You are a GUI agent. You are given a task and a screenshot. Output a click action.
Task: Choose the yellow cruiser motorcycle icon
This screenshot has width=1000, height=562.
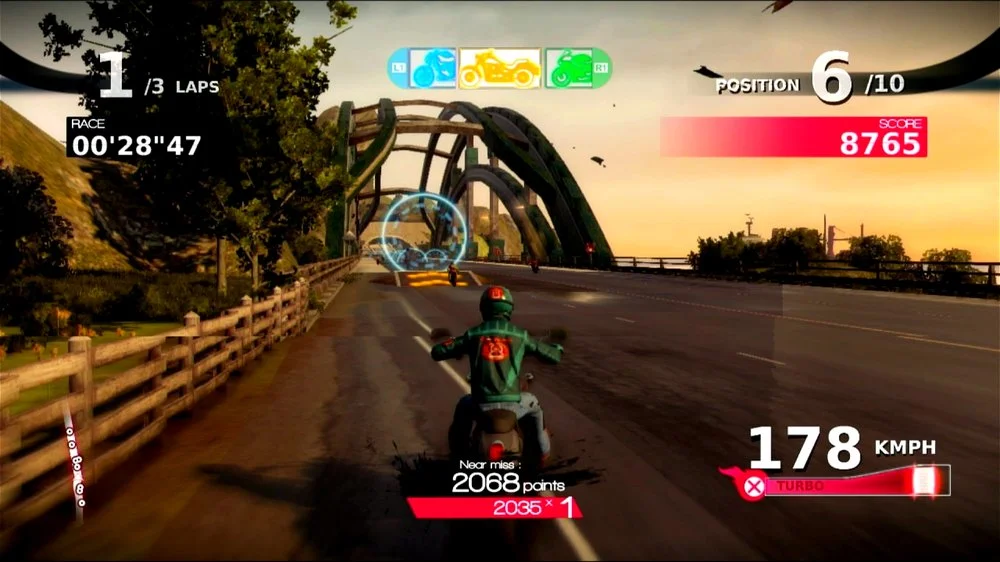(x=499, y=68)
